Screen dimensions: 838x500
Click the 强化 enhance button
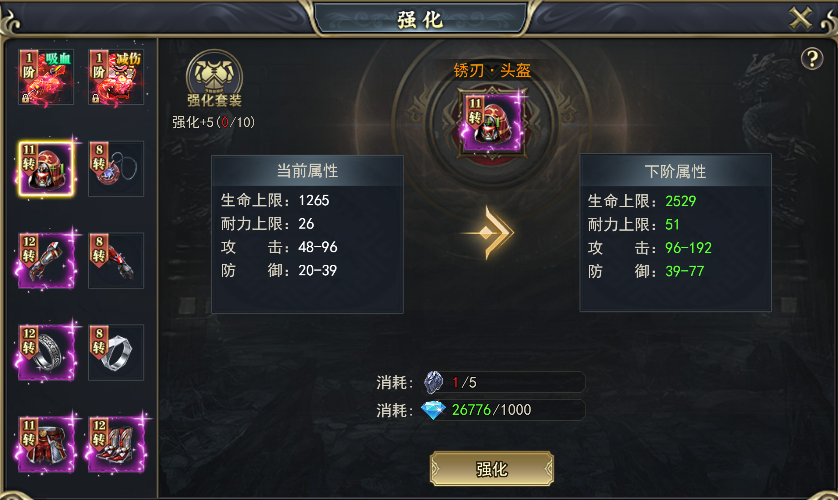click(x=491, y=469)
